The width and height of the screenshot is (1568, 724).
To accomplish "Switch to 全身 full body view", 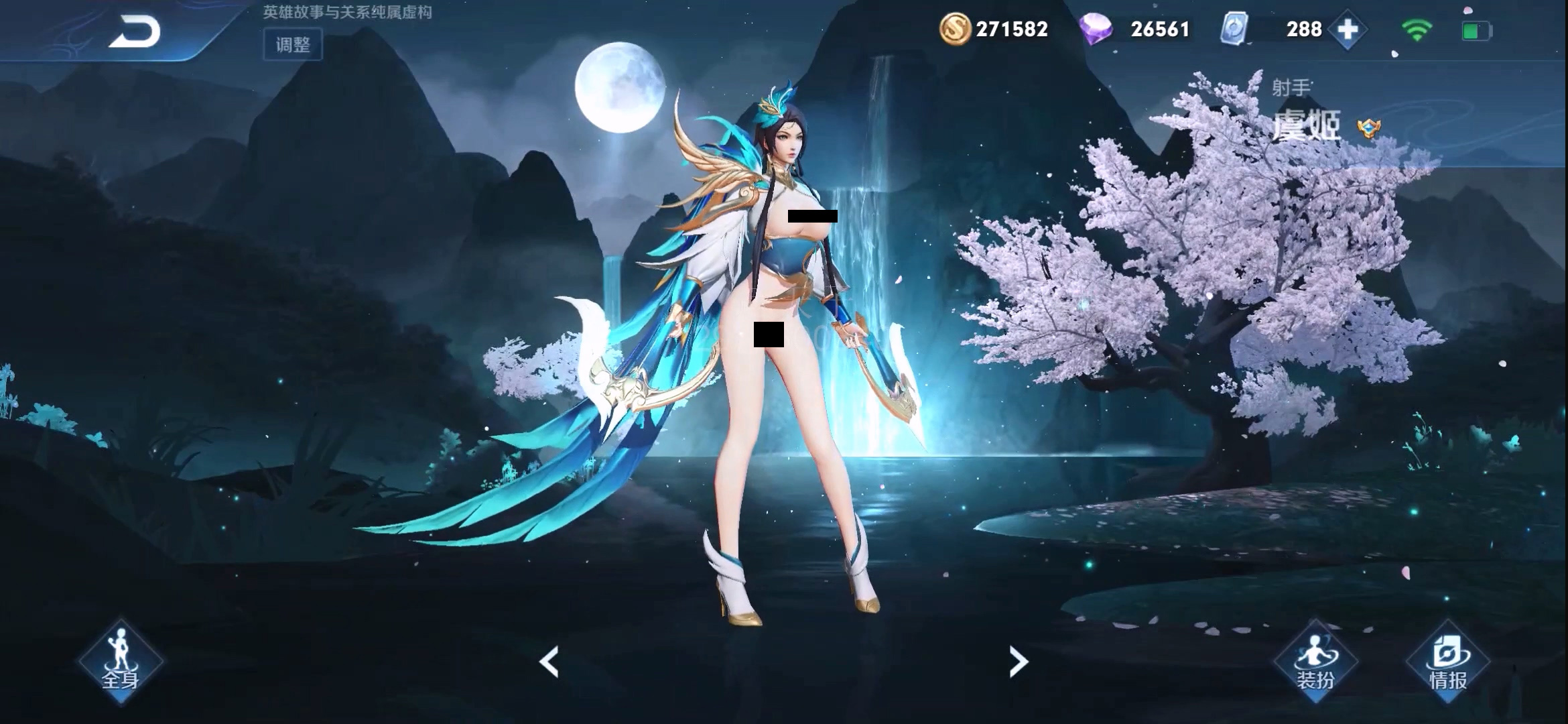I will coord(121,662).
